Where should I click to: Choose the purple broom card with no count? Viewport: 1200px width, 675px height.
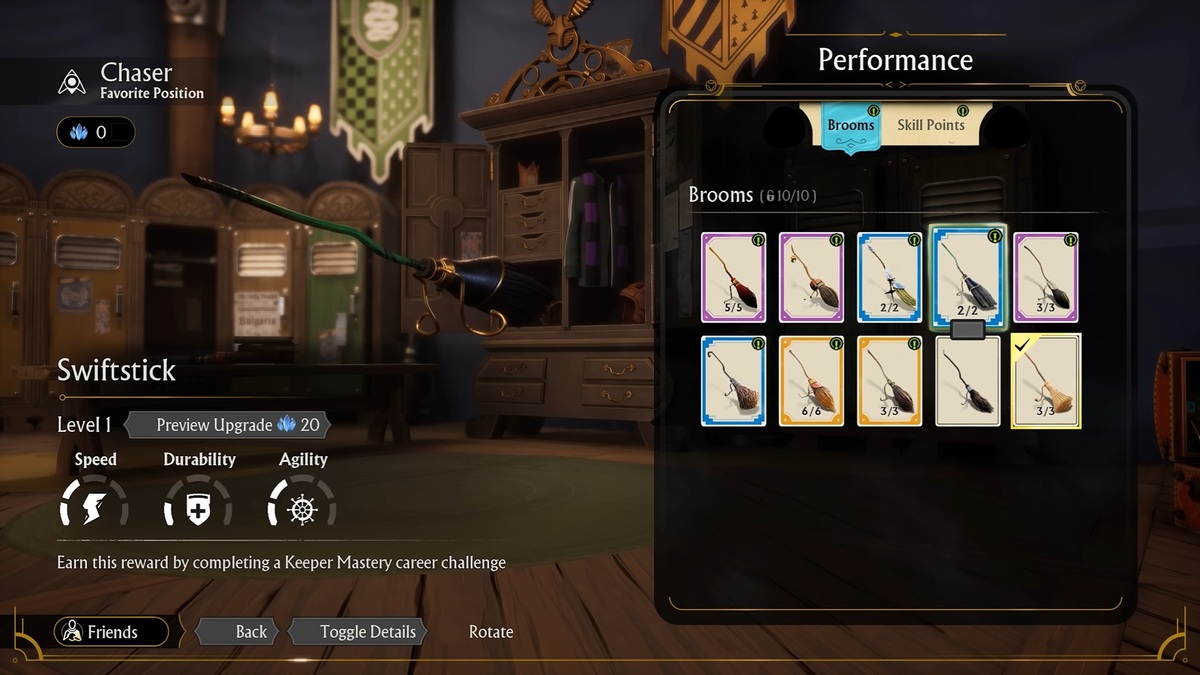811,277
